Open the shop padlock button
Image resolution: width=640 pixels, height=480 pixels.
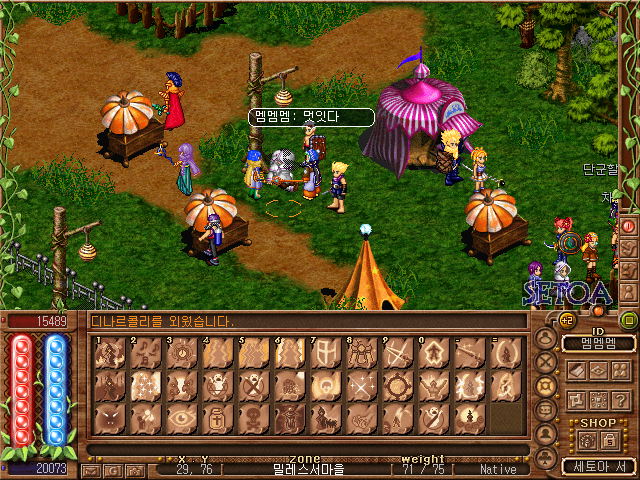click(x=609, y=441)
